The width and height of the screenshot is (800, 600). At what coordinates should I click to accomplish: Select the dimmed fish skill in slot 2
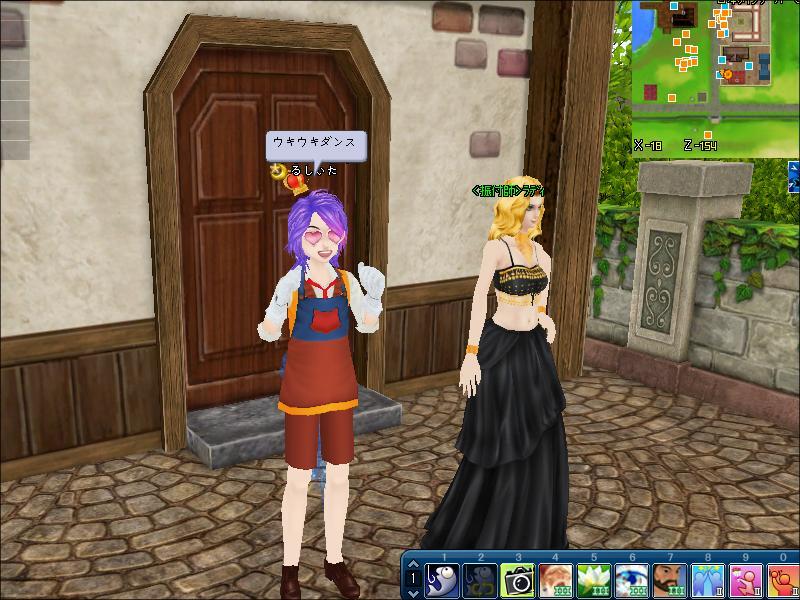(481, 580)
